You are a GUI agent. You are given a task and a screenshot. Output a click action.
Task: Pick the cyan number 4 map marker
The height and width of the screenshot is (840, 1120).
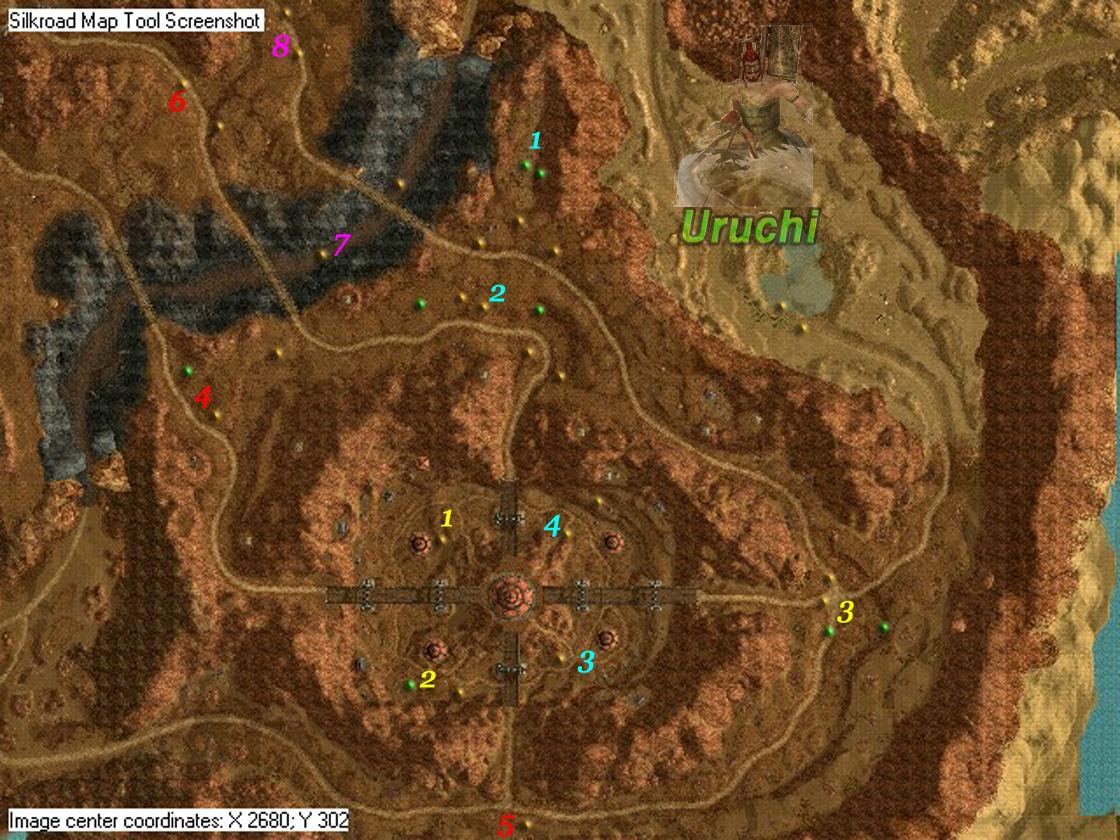pyautogui.click(x=552, y=525)
